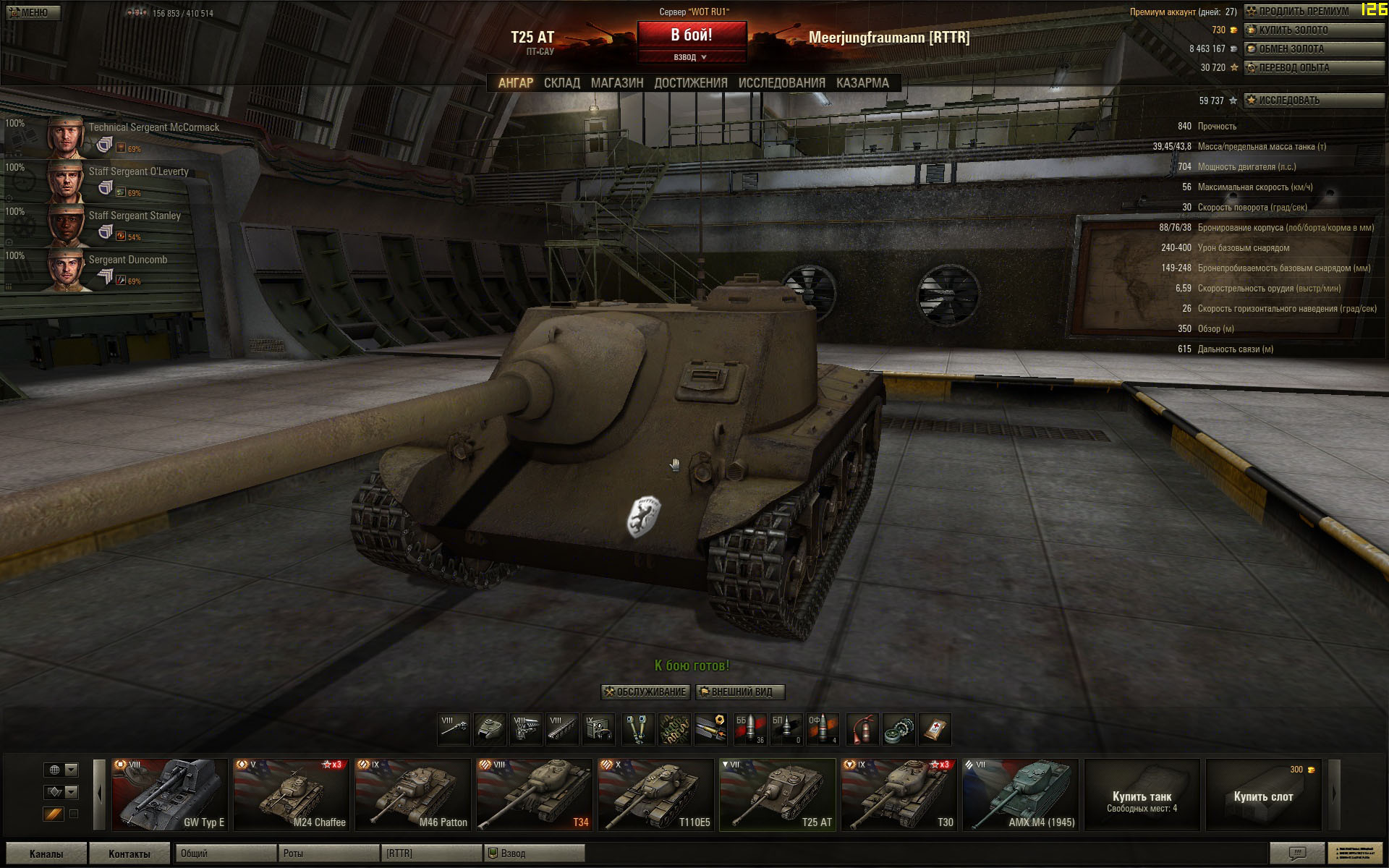Screen dimensions: 1389x868
Task: Click the ИССЛЕДОВАТЬ research button
Action: (1313, 101)
